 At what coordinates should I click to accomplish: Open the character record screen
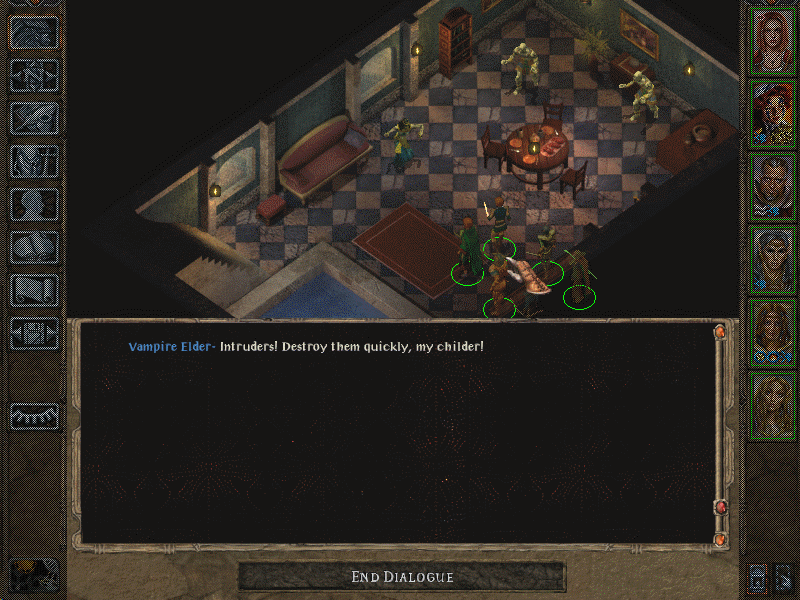click(34, 204)
